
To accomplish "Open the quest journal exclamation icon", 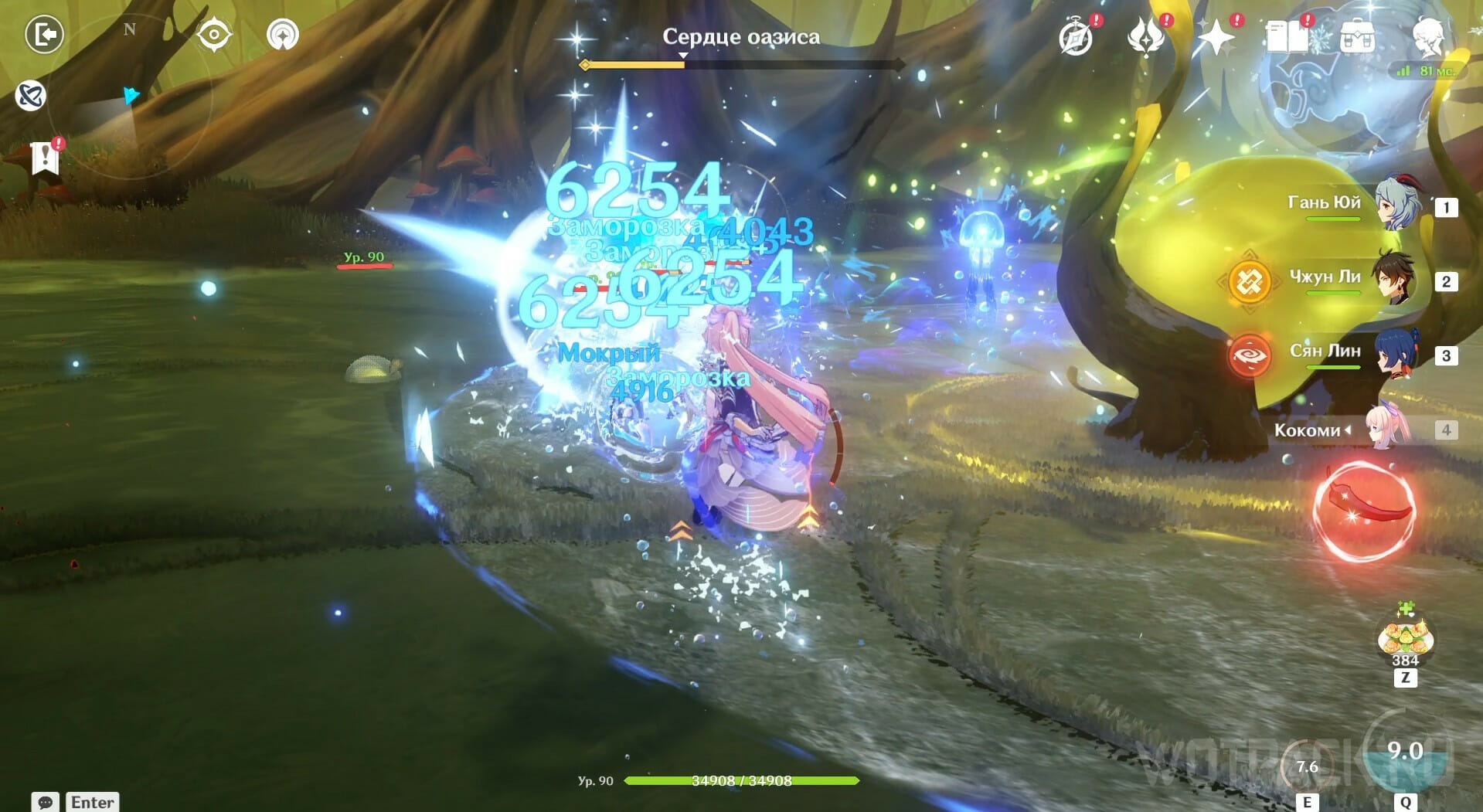I will pyautogui.click(x=46, y=158).
